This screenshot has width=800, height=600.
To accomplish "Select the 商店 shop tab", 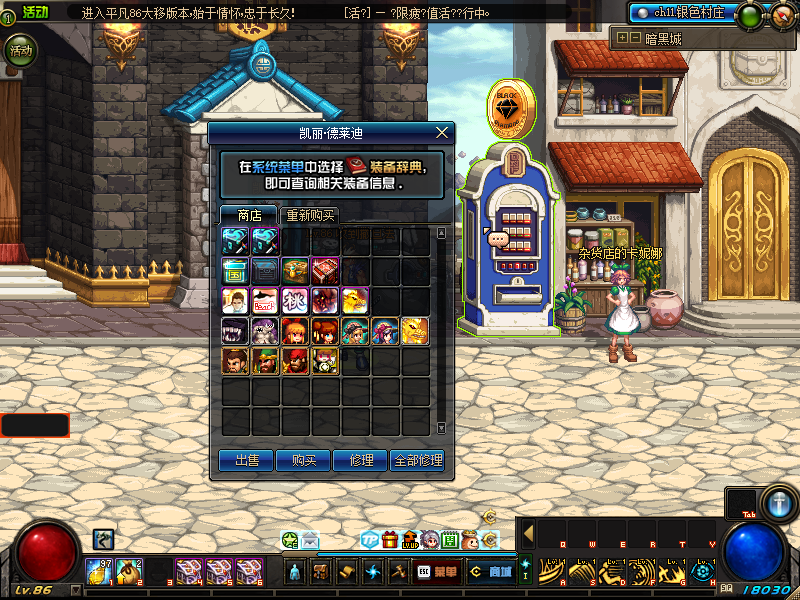I will tap(249, 215).
